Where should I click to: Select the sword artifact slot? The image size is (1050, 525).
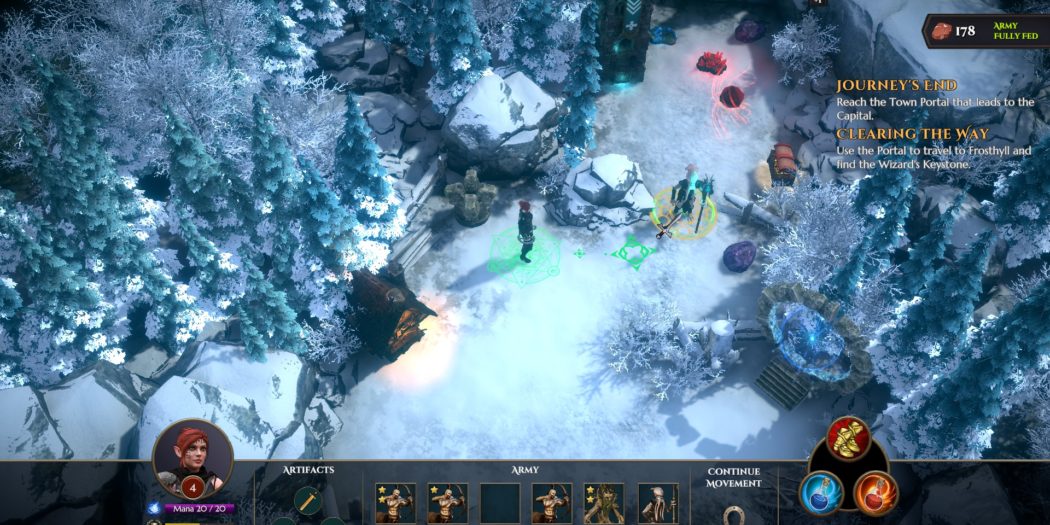[x=307, y=500]
